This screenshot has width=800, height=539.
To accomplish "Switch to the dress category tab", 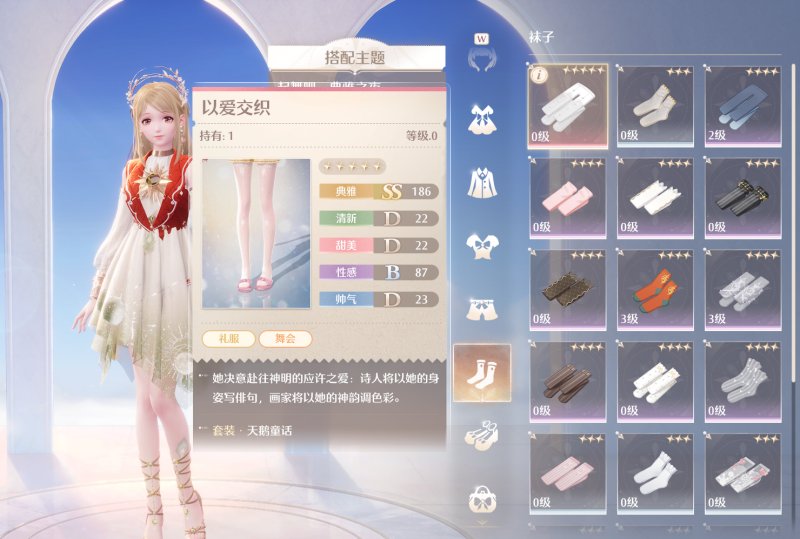I will 481,119.
